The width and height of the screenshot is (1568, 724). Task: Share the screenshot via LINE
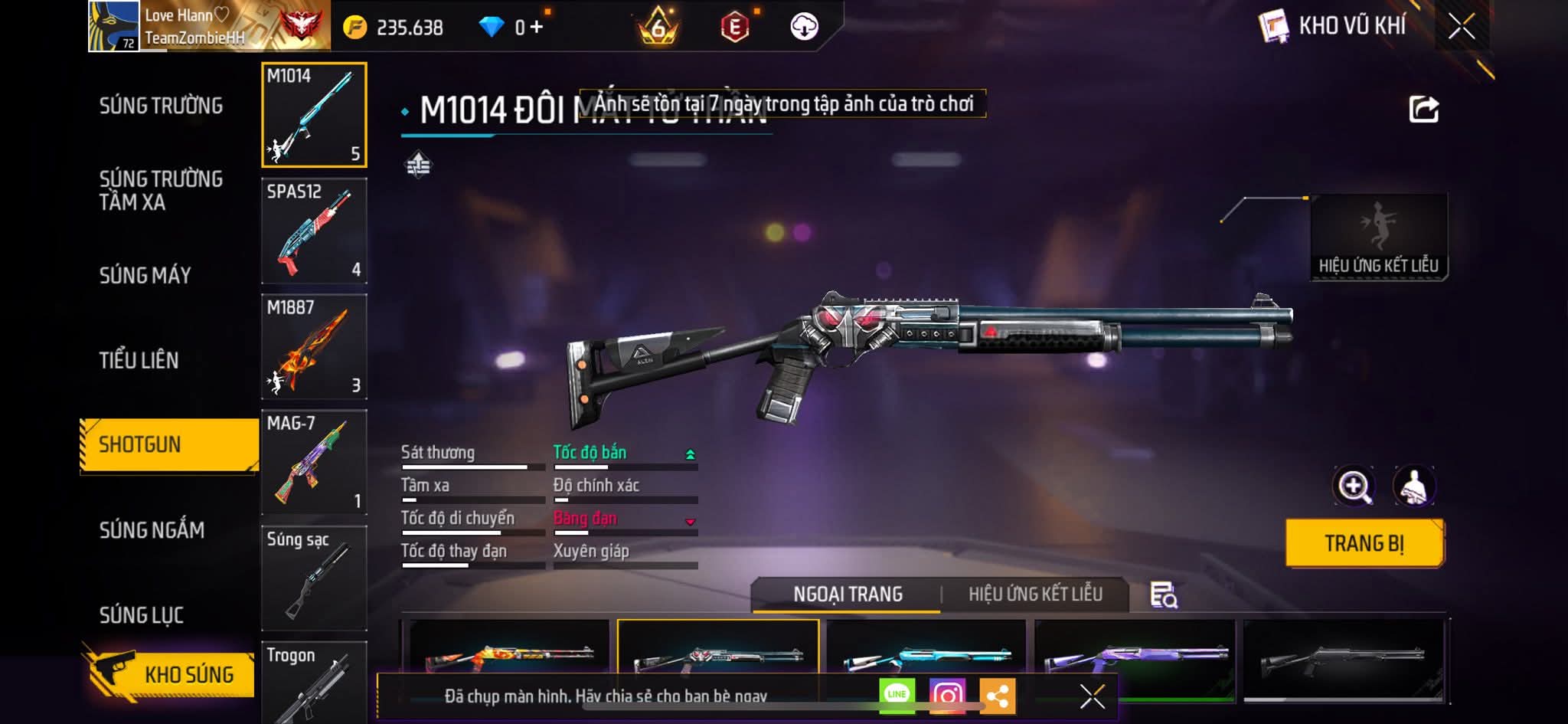point(897,695)
